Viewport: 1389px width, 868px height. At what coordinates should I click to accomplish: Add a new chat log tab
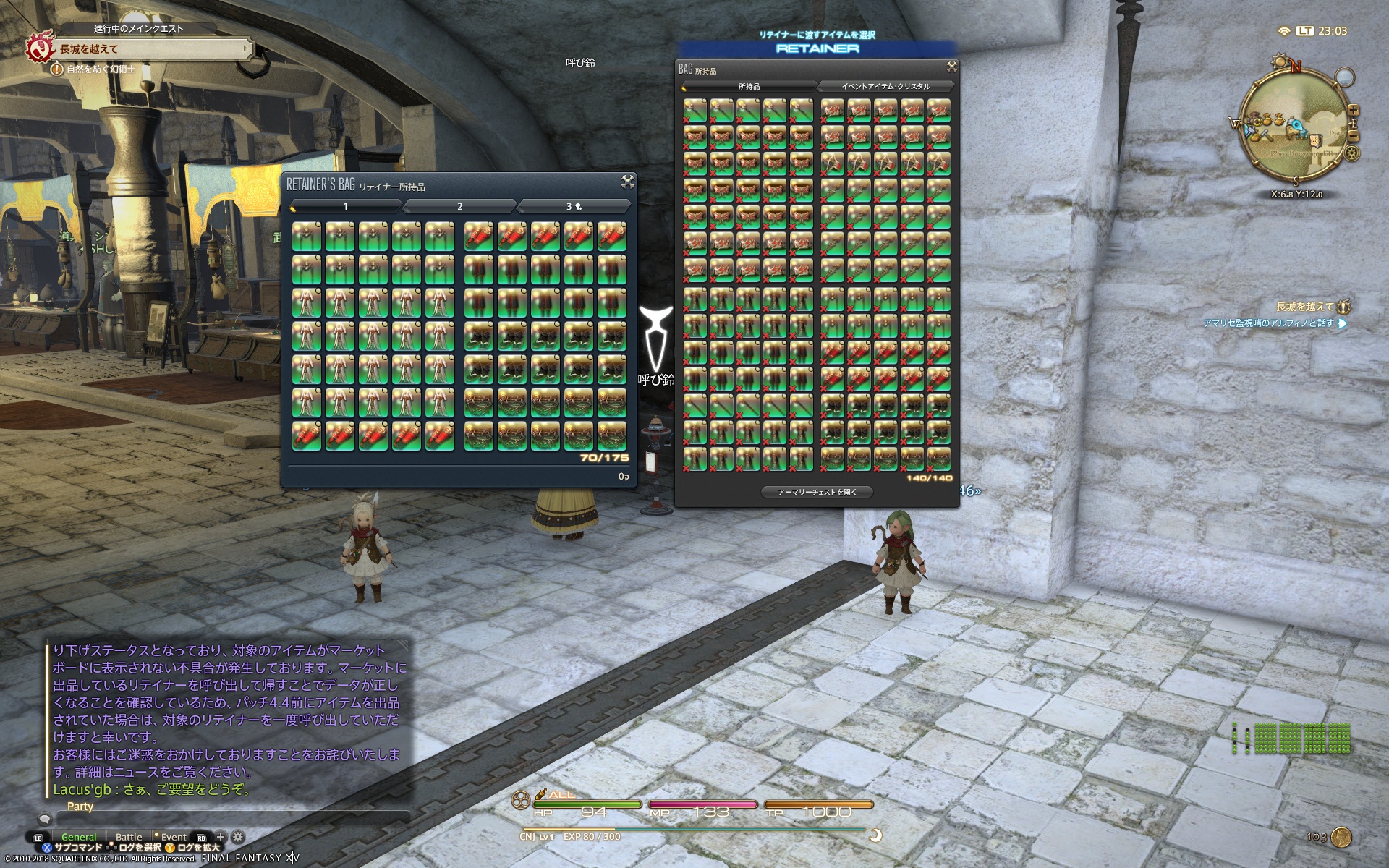pyautogui.click(x=221, y=837)
